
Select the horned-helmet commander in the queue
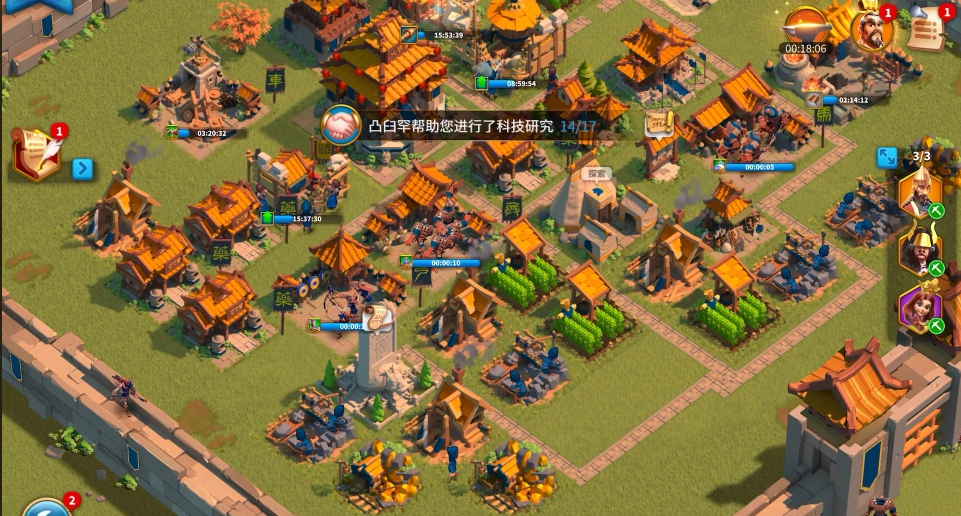pos(918,250)
